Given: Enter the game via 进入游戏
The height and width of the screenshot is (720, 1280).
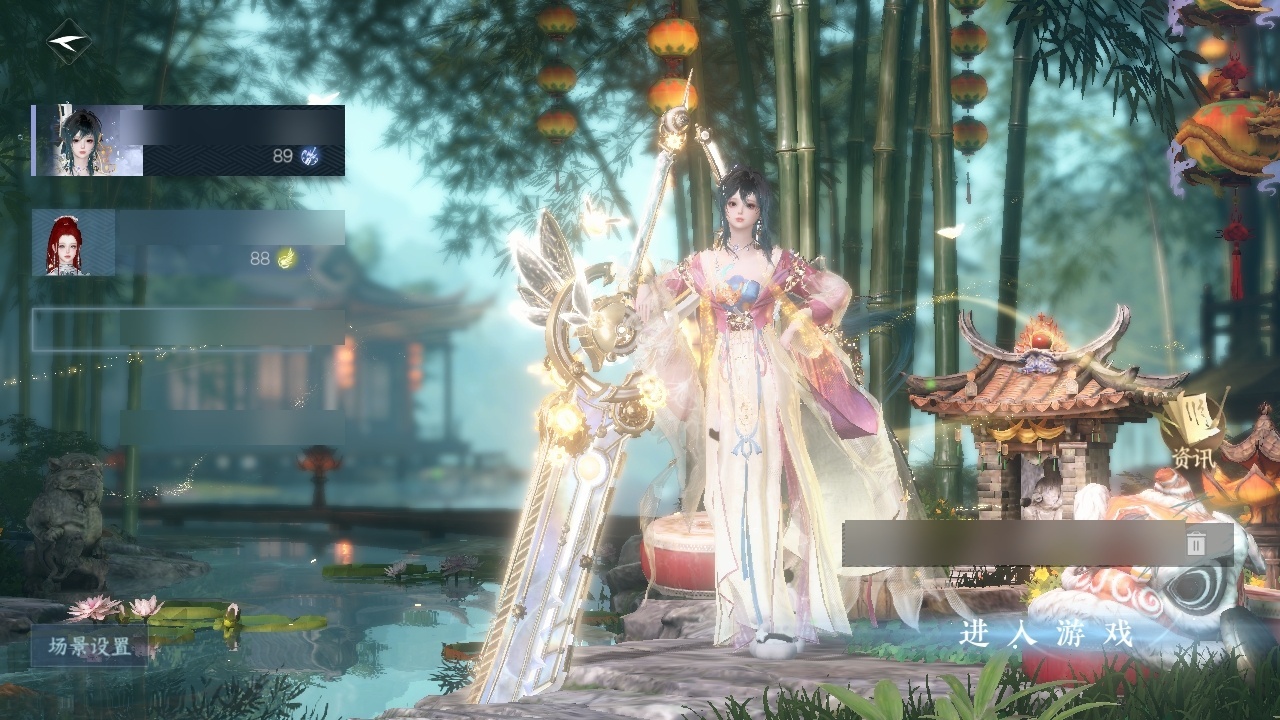Looking at the screenshot, I should [1046, 633].
